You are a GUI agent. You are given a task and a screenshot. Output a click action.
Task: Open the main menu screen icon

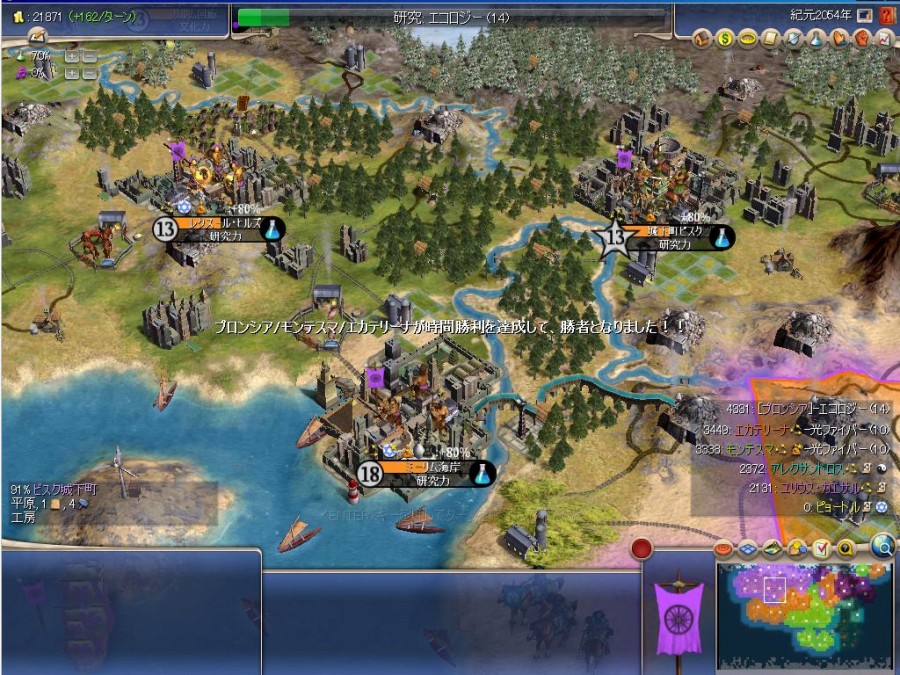pyautogui.click(x=864, y=16)
